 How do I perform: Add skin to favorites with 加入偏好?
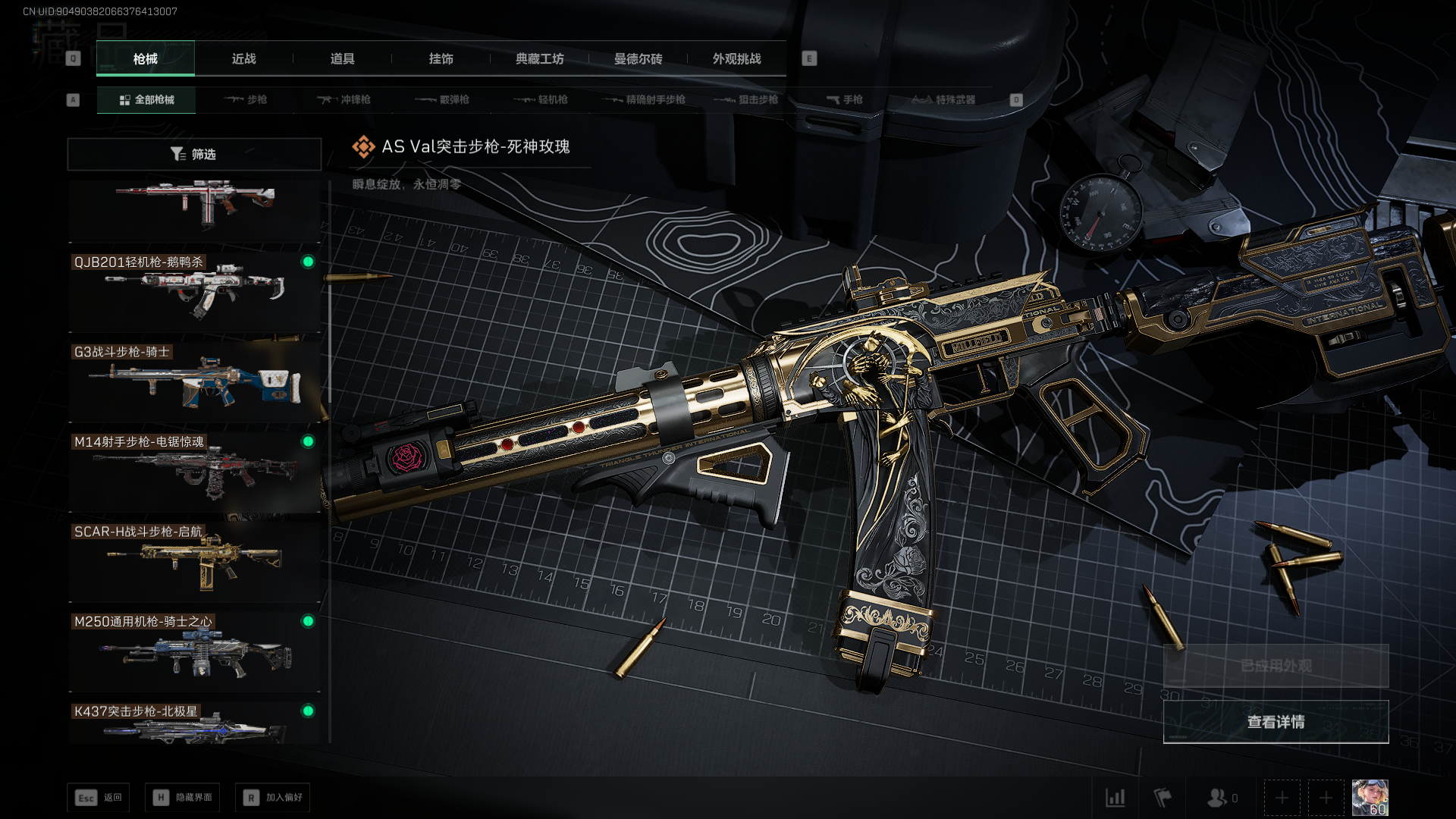(x=273, y=798)
